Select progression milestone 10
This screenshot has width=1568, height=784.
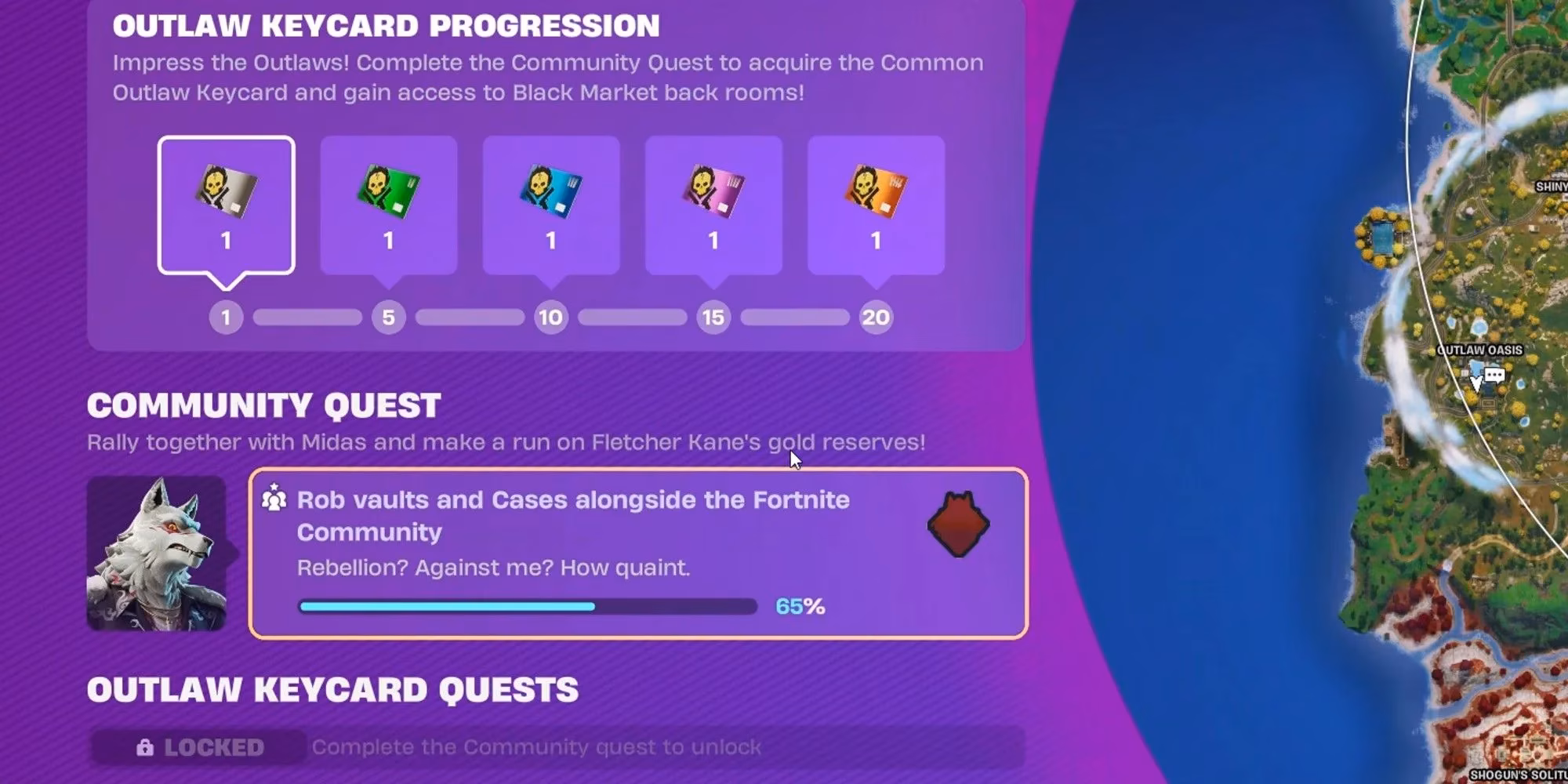pyautogui.click(x=551, y=318)
